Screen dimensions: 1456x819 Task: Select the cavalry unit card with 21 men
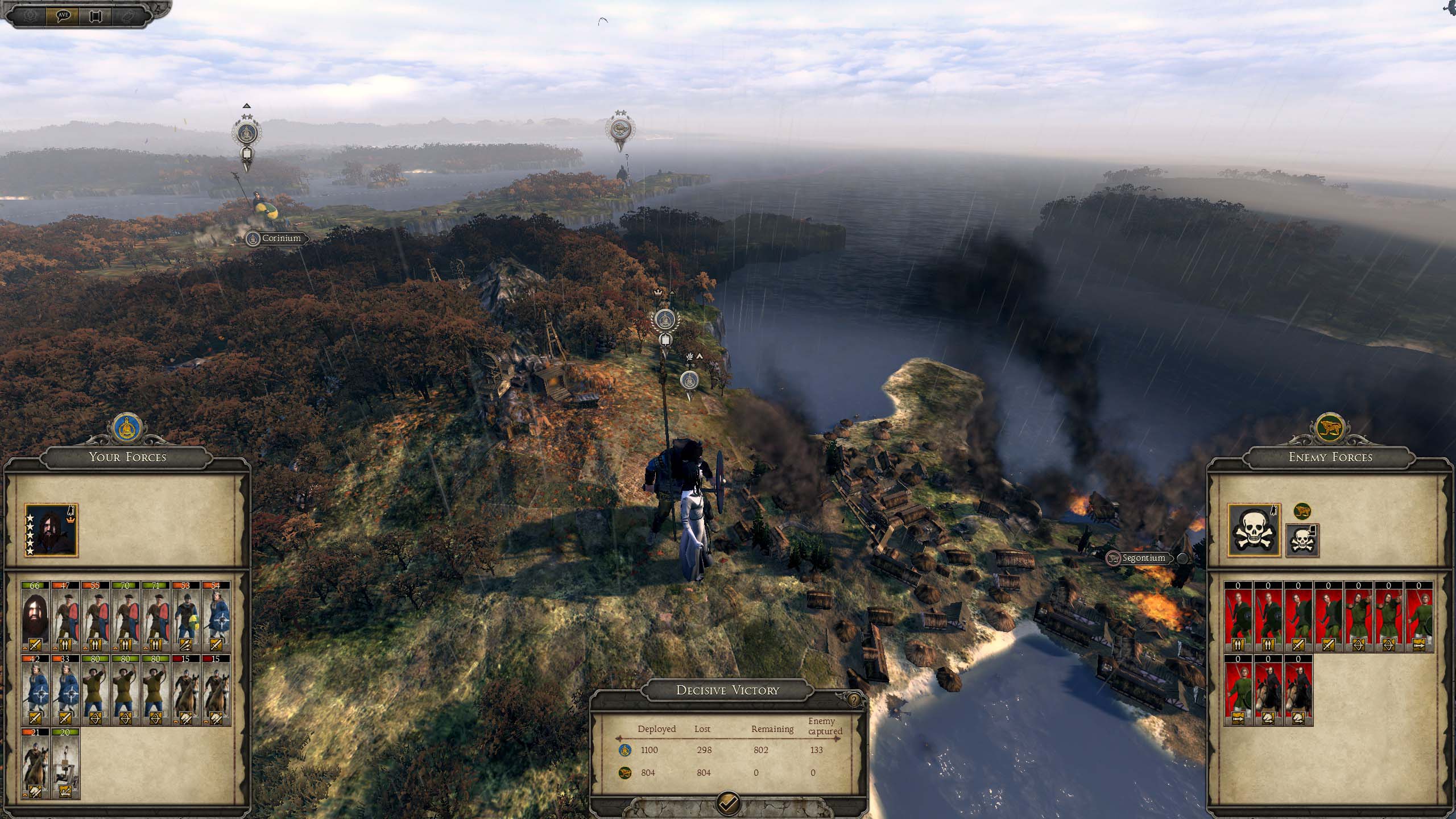[35, 763]
